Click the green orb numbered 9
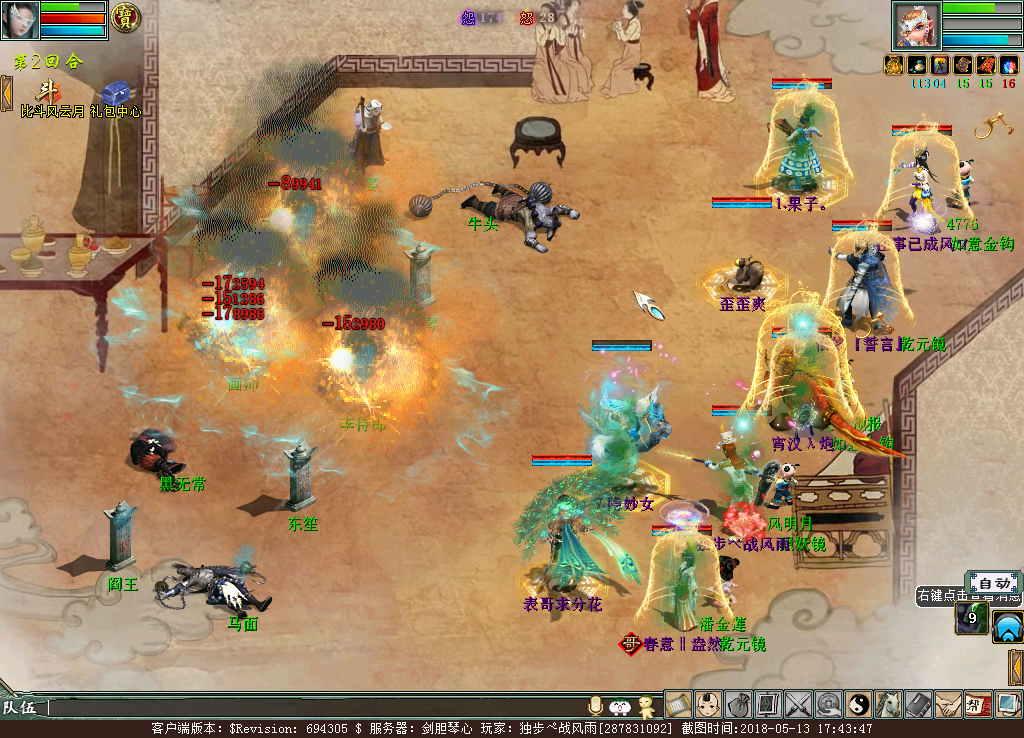The height and width of the screenshot is (738, 1024). point(970,618)
